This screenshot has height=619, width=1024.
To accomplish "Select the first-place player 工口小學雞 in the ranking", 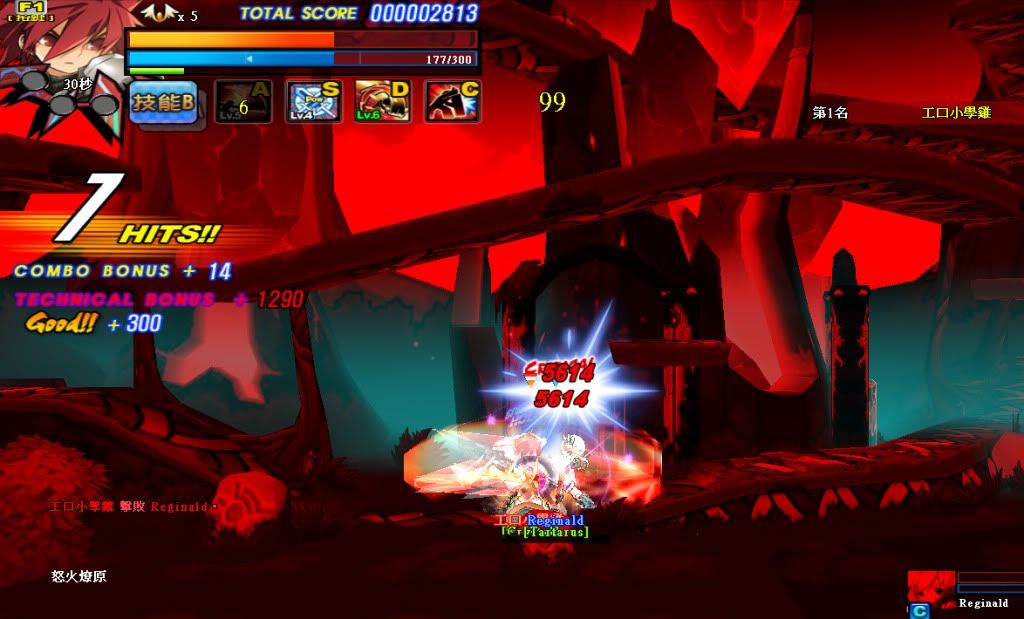I will pyautogui.click(x=955, y=113).
